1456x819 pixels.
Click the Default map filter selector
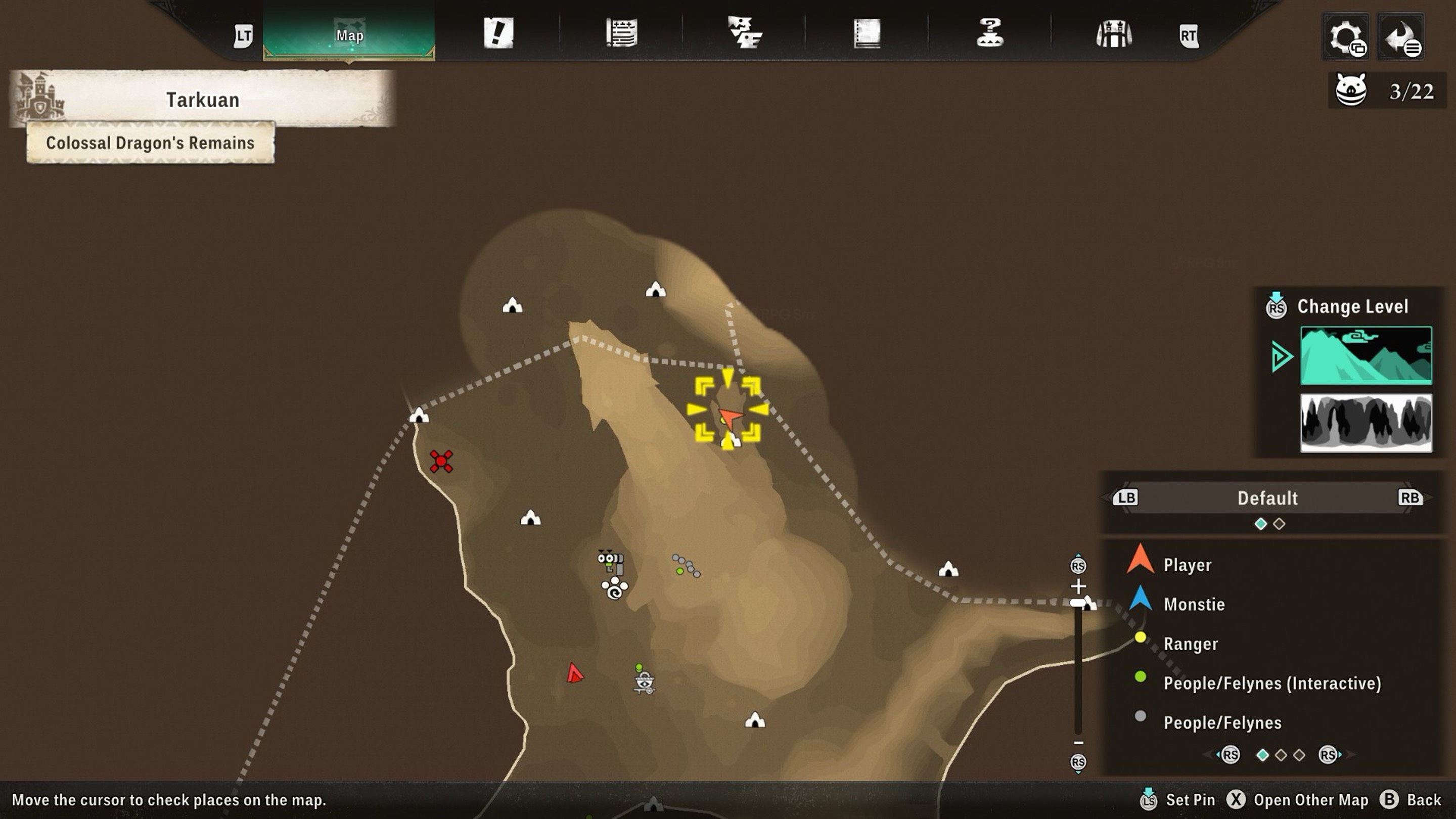1267,498
